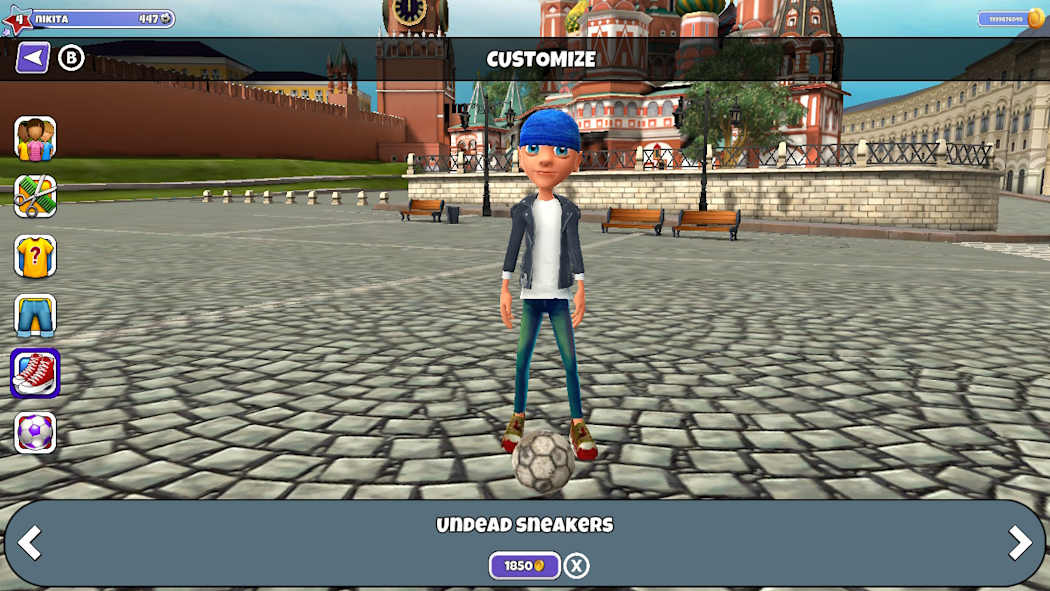Buy Undead Sneakers for 1850 coins

tap(524, 566)
